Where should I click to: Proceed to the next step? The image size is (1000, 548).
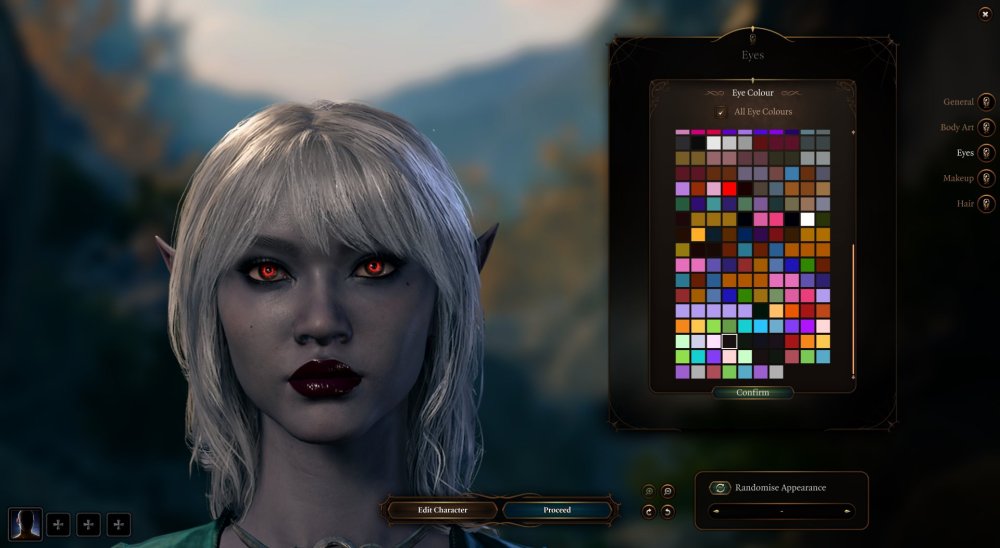(557, 510)
